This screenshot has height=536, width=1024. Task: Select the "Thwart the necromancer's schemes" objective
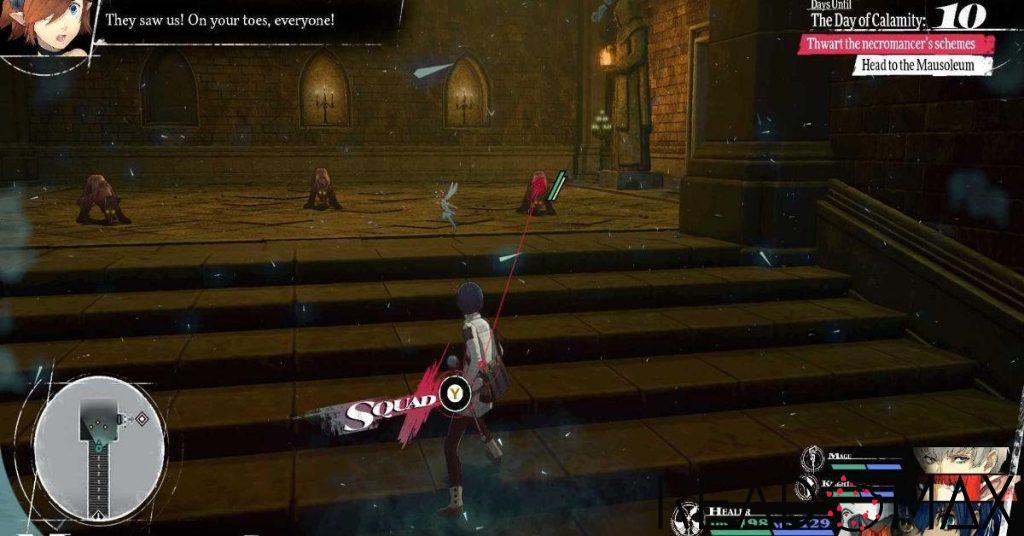click(x=897, y=44)
